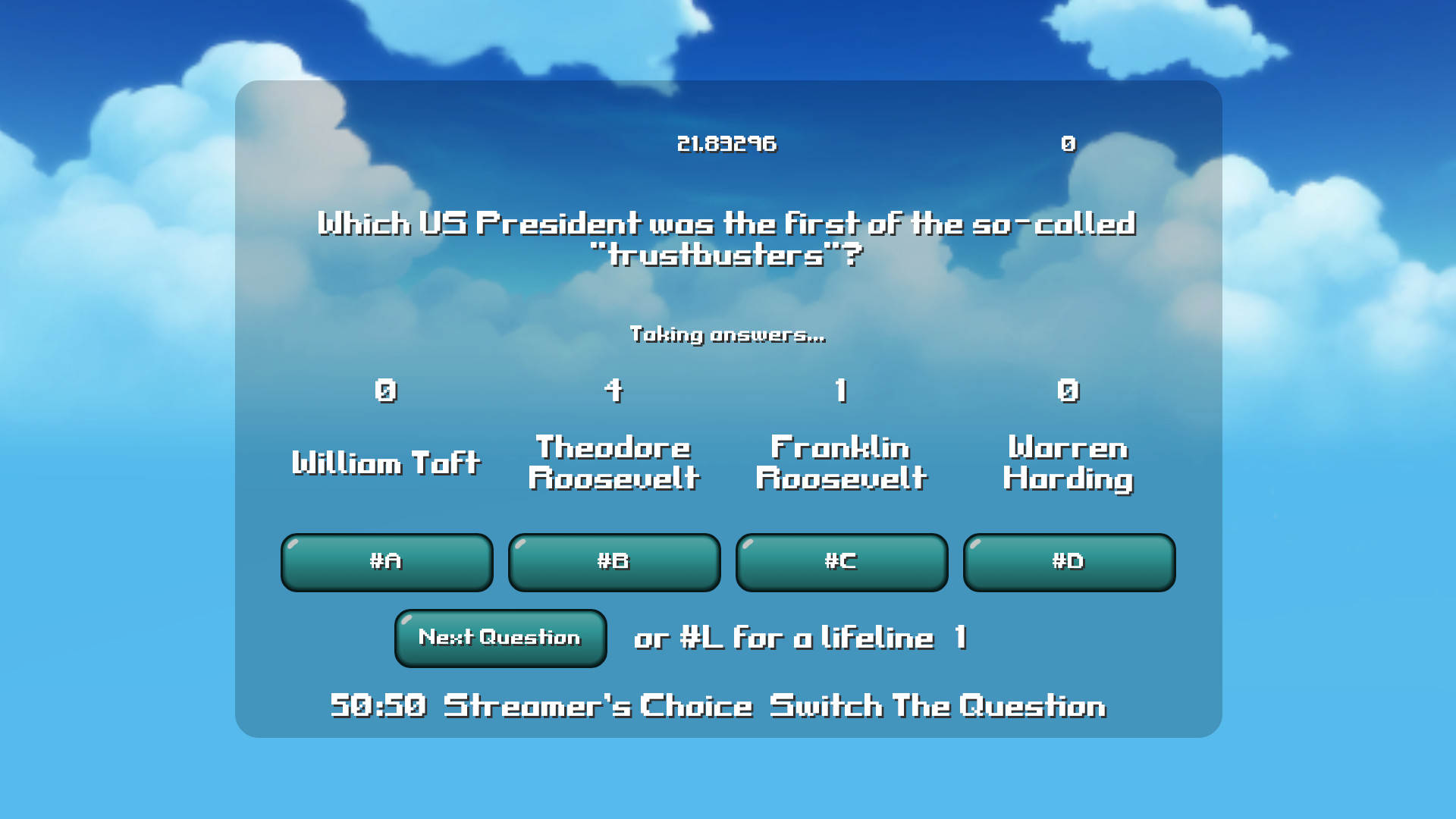Click the countdown timer reading 21.83296
1456x819 pixels.
tap(726, 143)
